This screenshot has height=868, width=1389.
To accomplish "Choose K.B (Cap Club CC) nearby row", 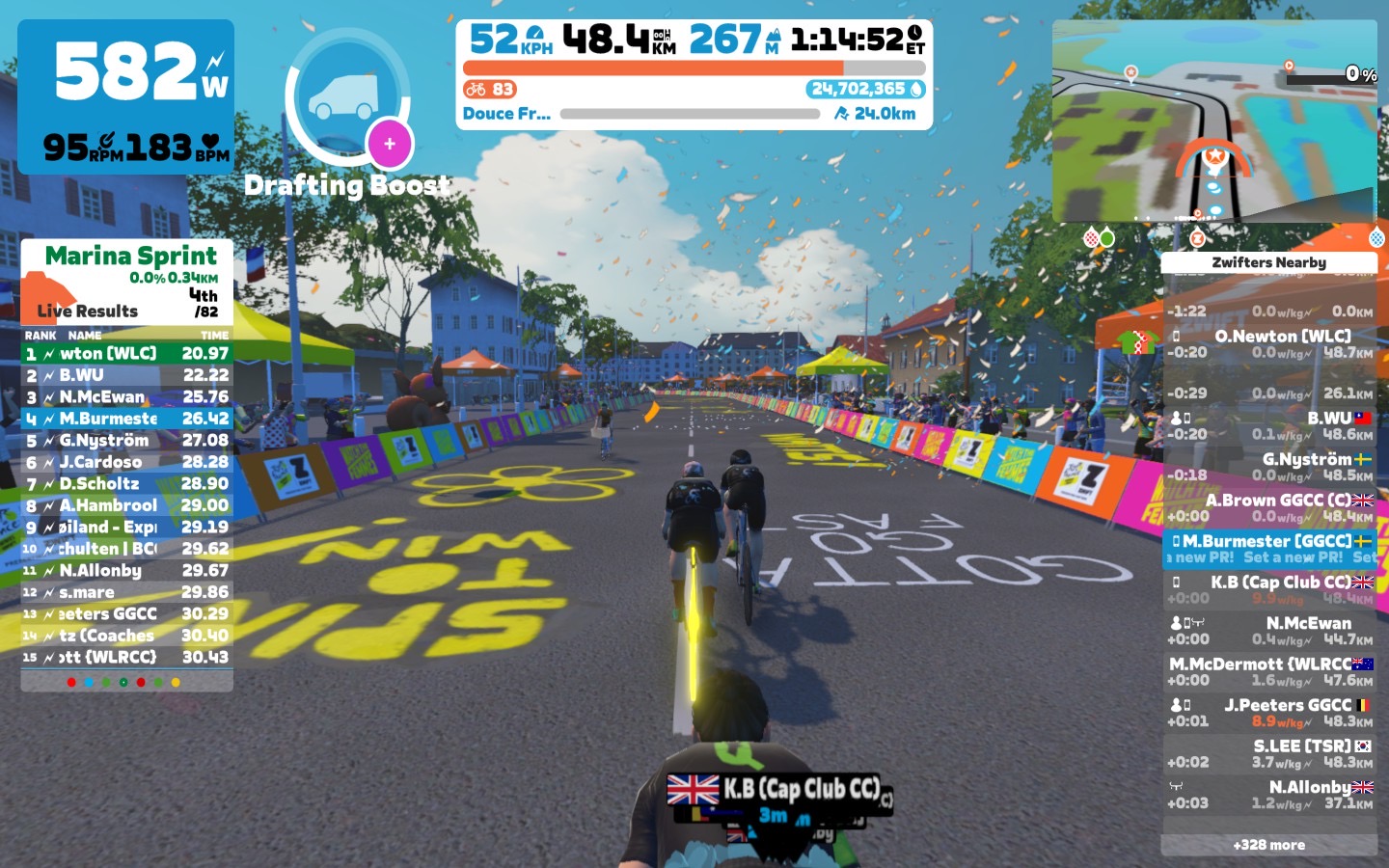I will [x=1269, y=589].
